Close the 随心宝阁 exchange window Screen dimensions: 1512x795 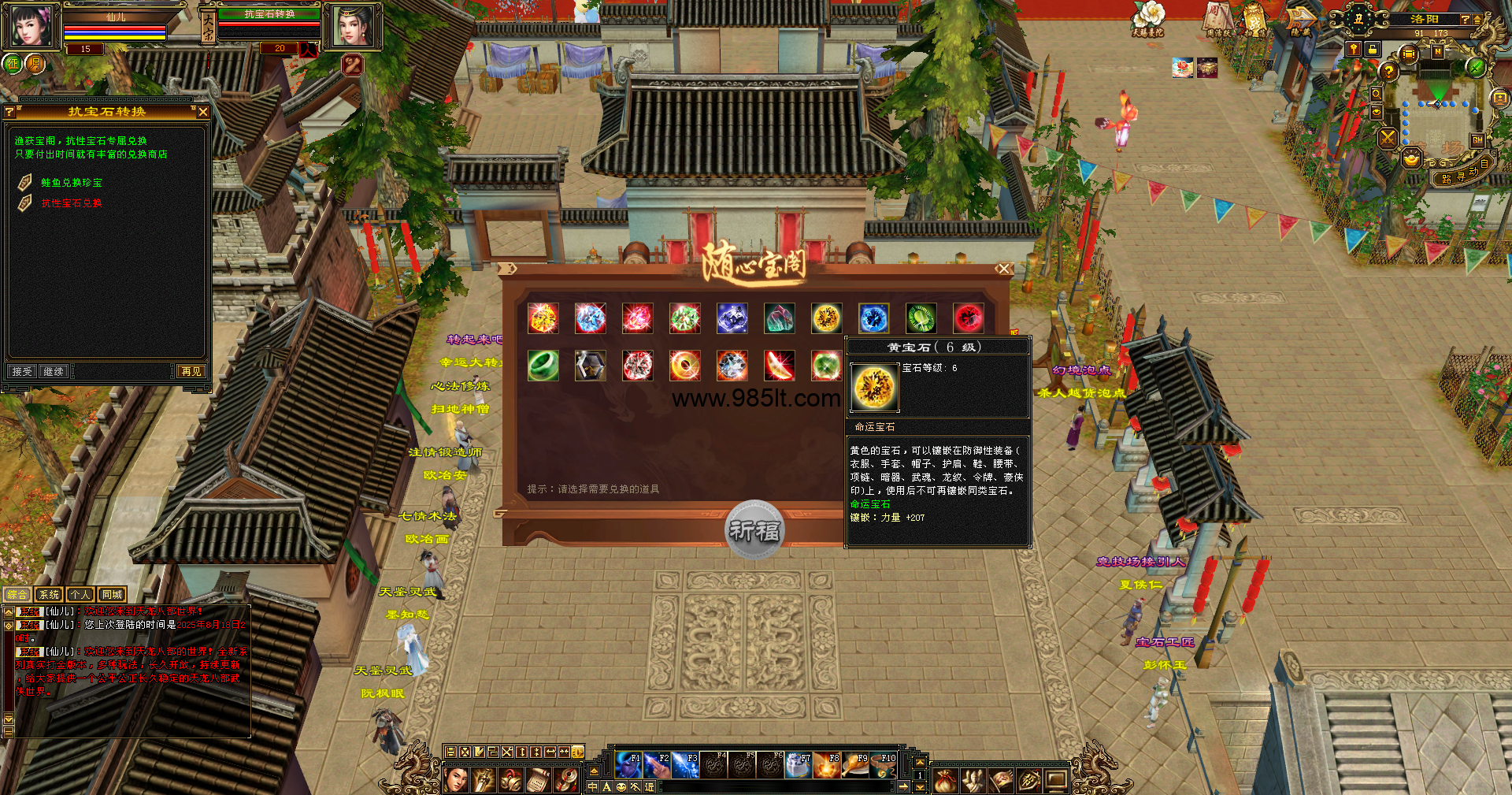1003,269
